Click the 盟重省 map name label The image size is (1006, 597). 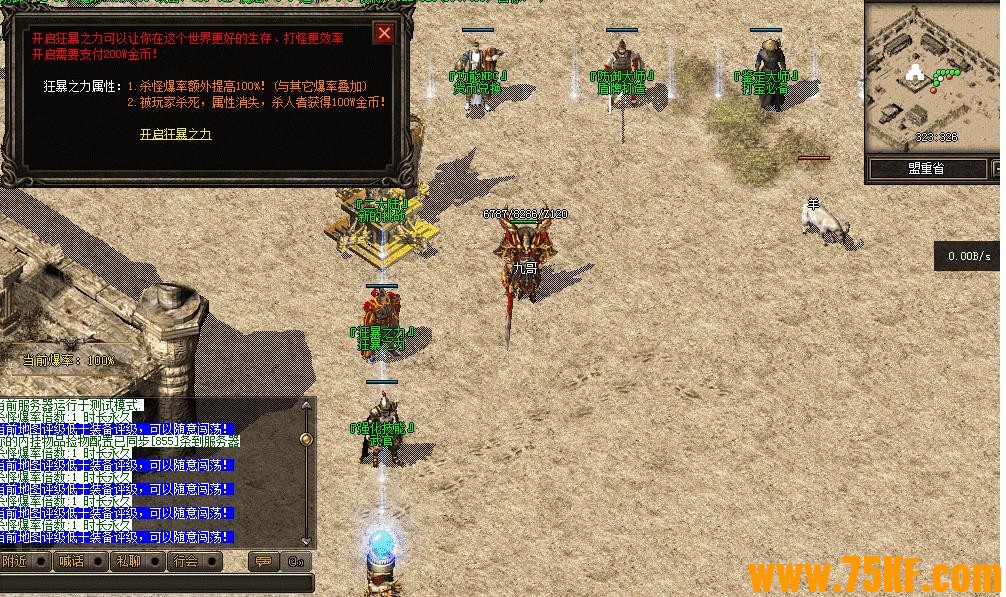pos(925,169)
